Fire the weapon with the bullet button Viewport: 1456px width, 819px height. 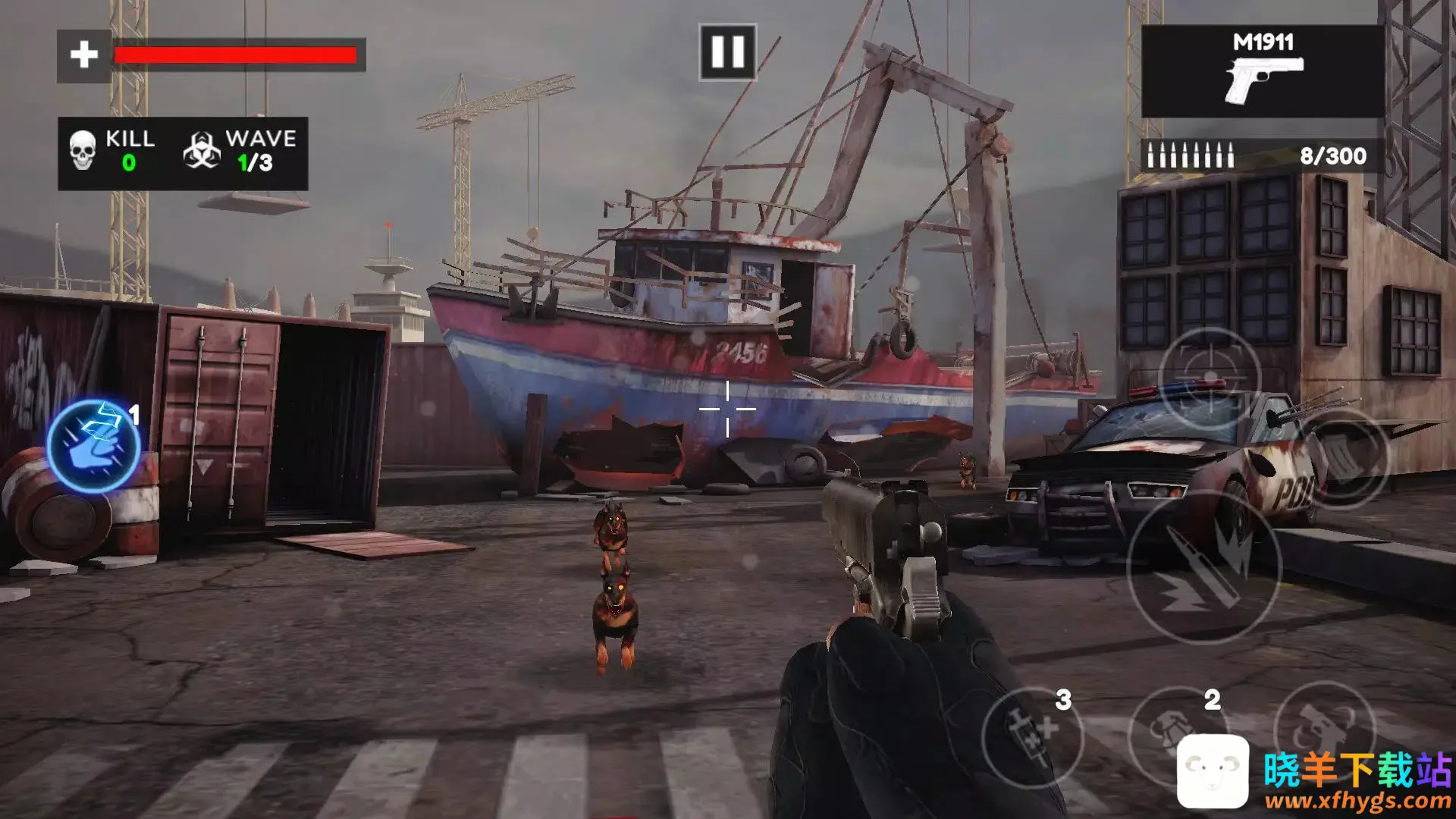[1203, 568]
